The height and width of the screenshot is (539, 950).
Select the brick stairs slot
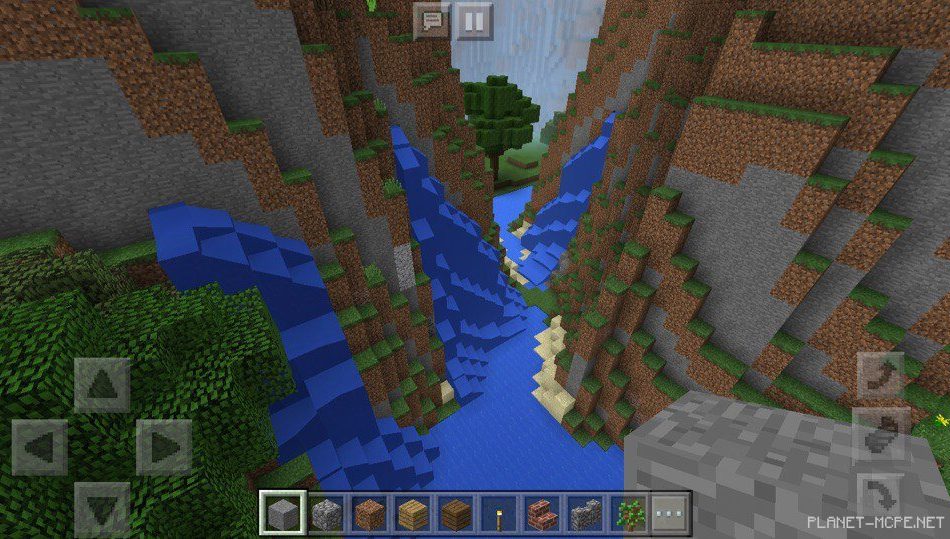[541, 513]
